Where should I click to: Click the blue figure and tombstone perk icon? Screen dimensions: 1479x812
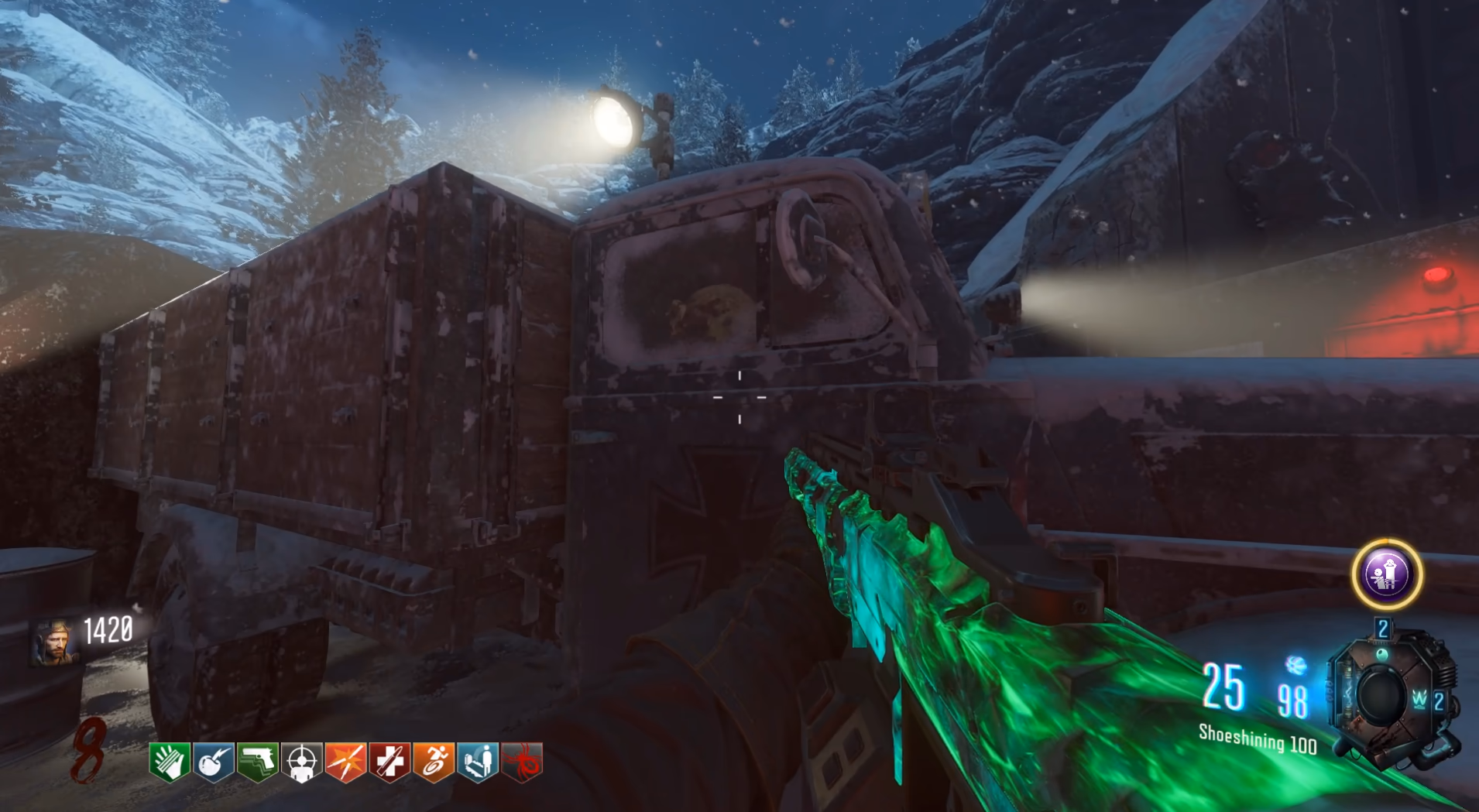click(479, 761)
